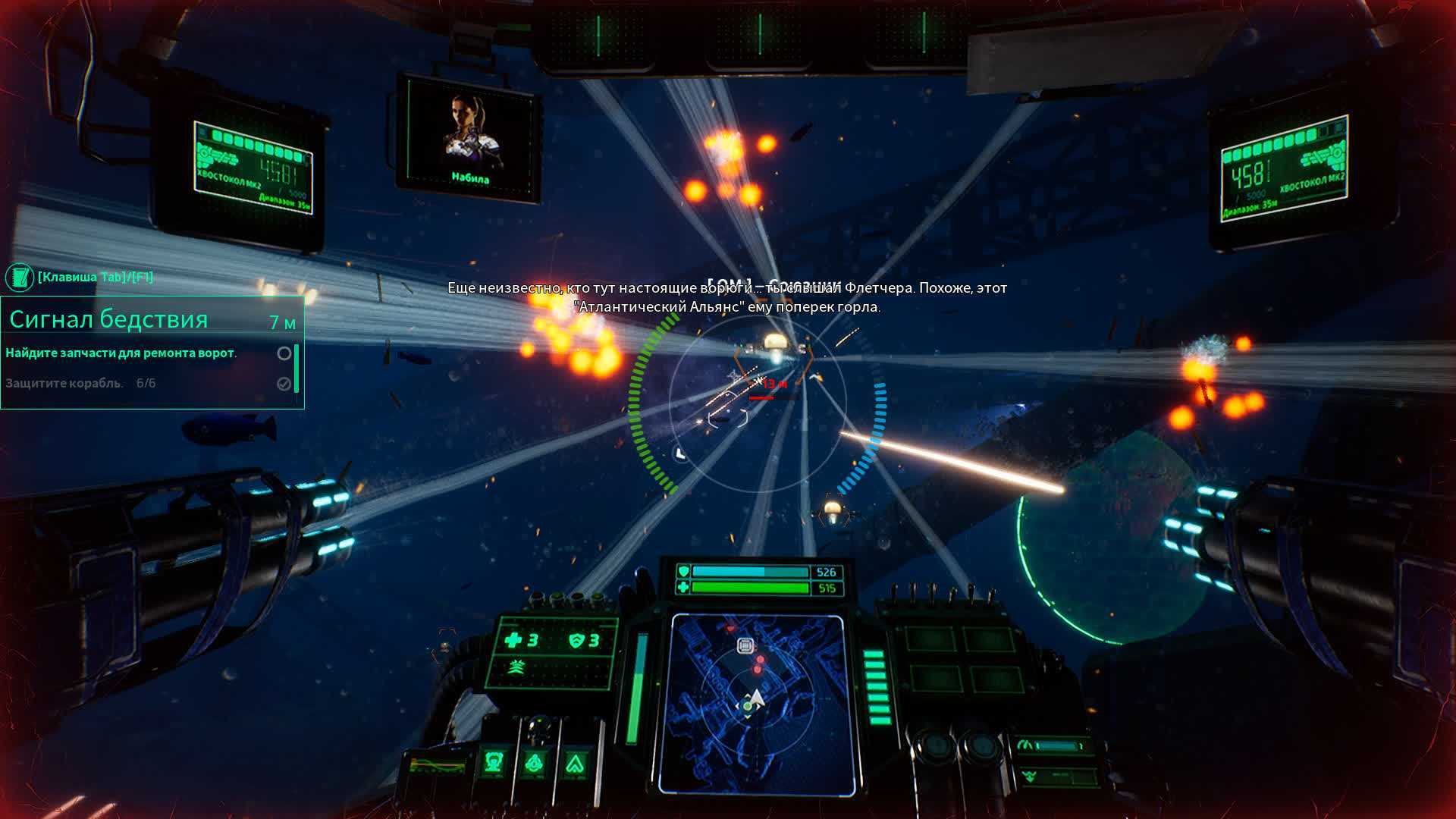Select the completed "Защитите корабль" objective
This screenshot has width=1456, height=819.
(x=64, y=384)
